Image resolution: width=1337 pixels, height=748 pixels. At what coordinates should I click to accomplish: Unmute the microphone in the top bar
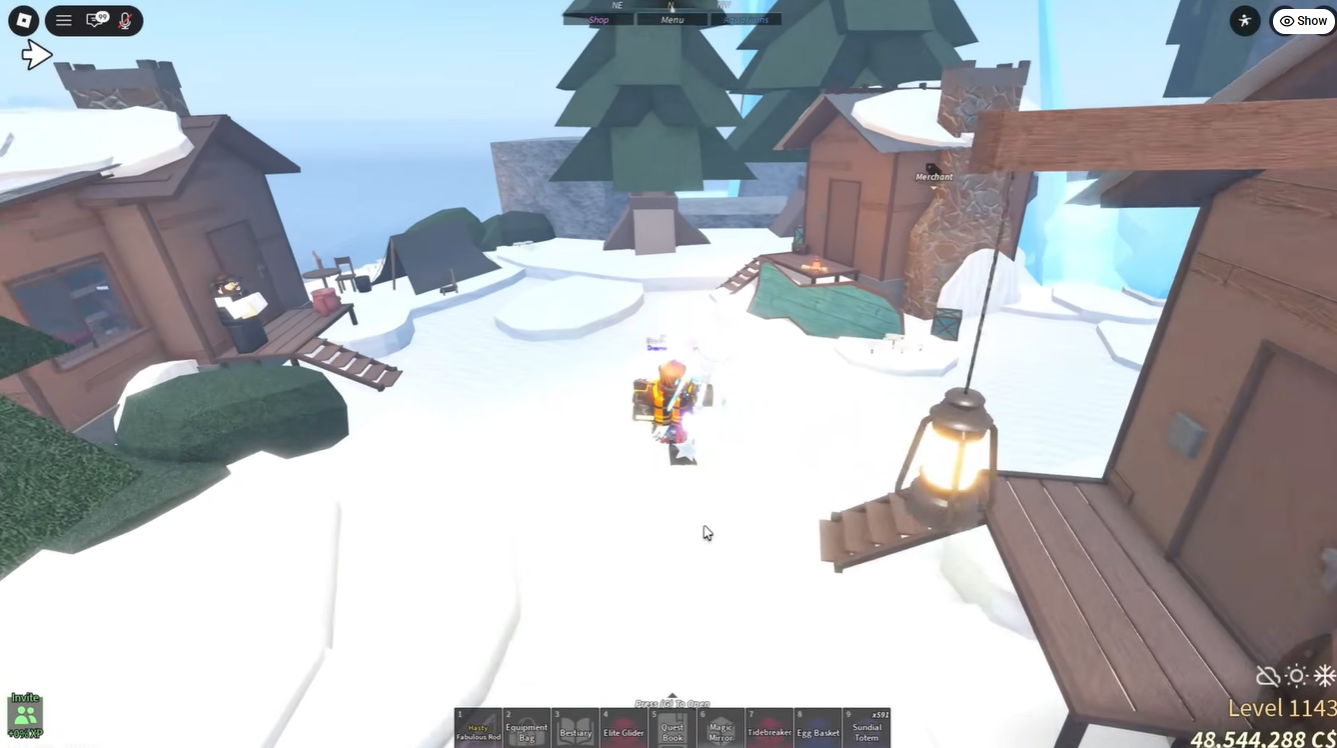[x=122, y=20]
